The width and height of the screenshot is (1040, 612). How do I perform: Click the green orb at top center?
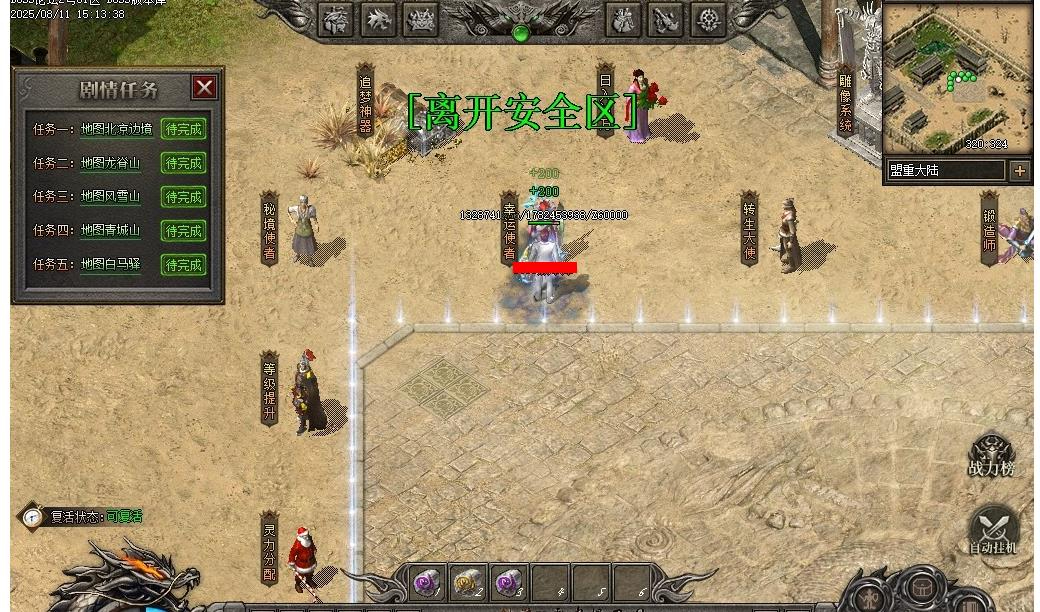coord(520,33)
